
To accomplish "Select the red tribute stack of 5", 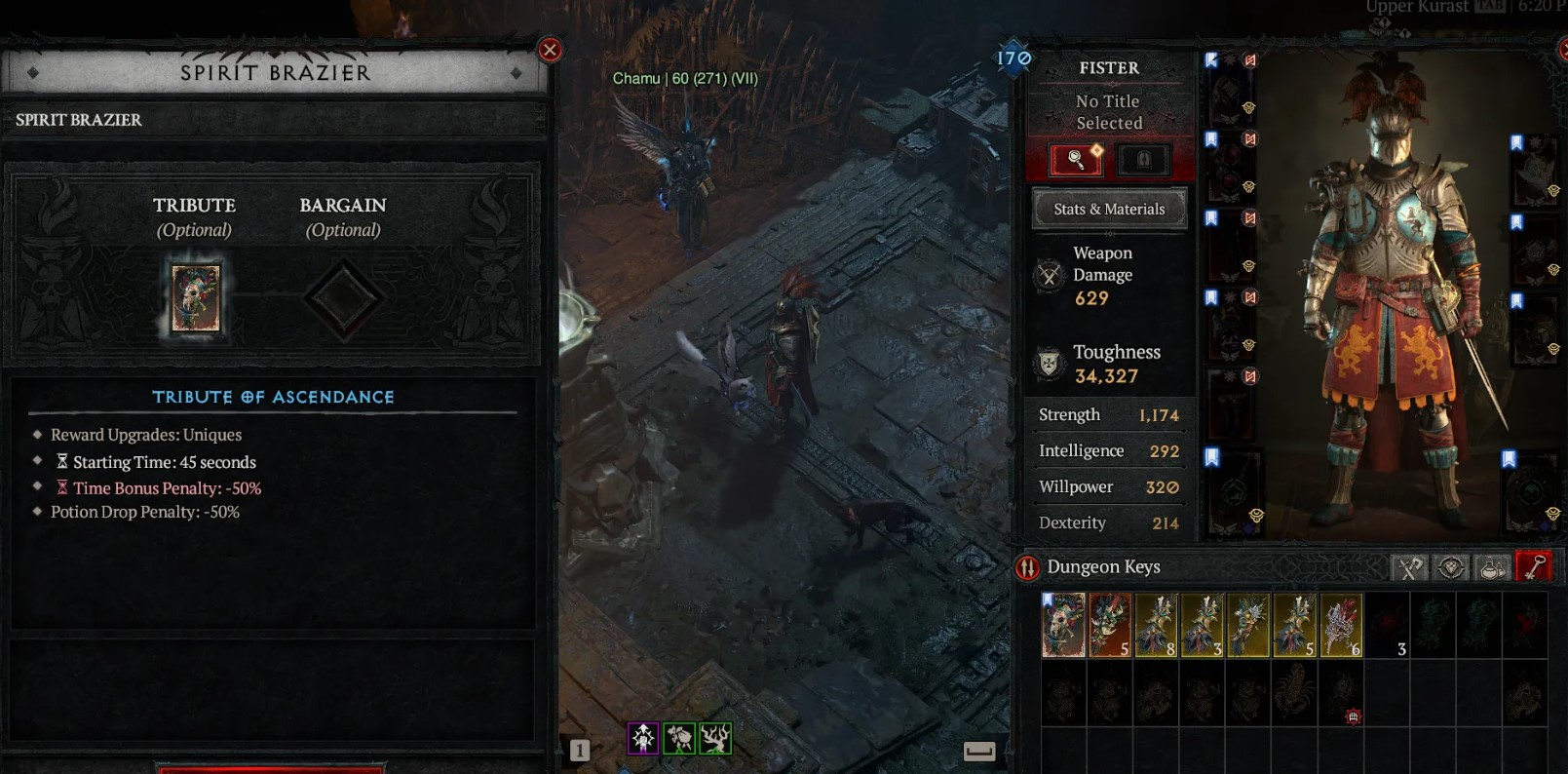I will (x=1109, y=625).
